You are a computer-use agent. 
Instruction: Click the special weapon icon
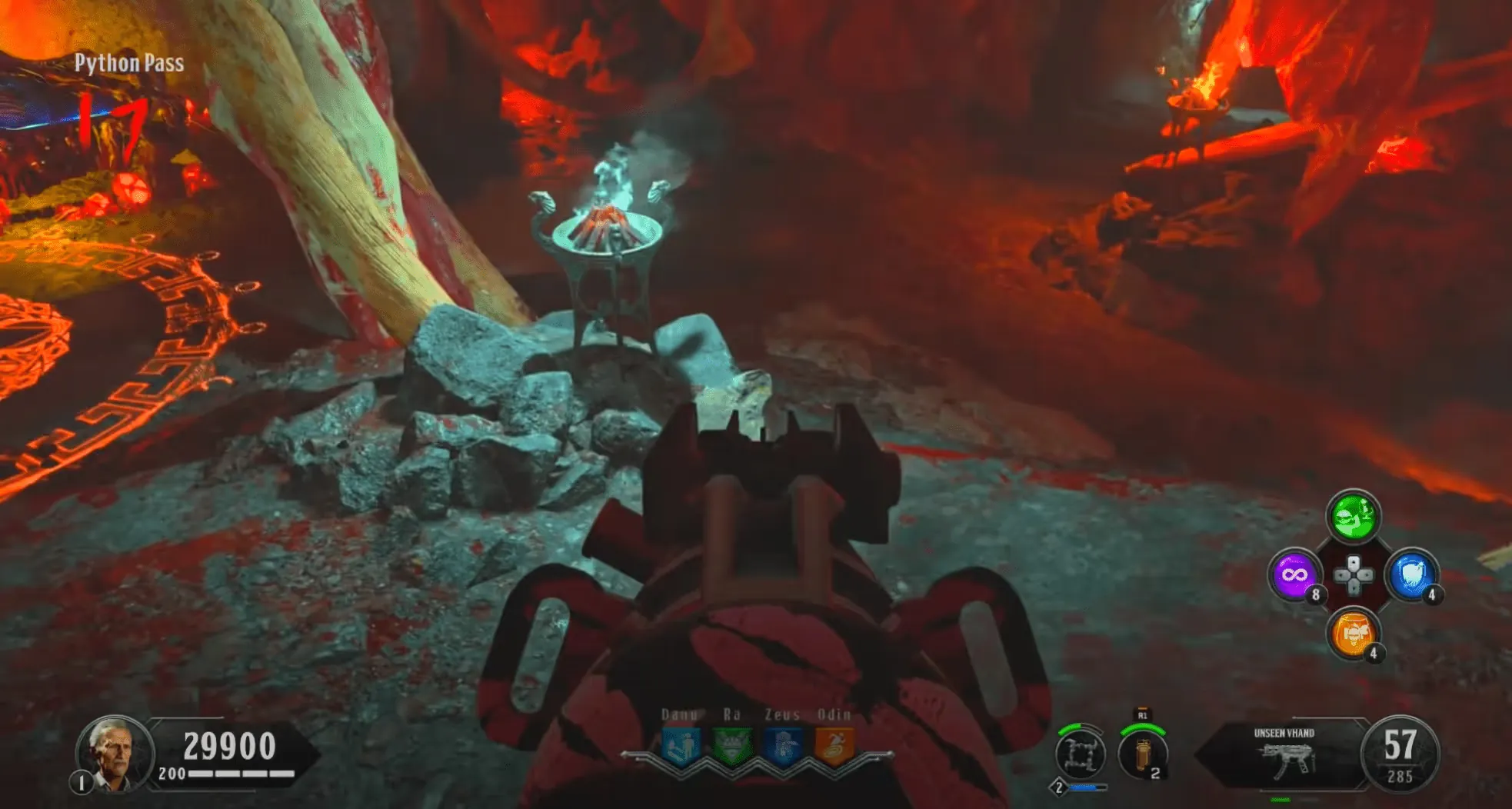point(1081,755)
